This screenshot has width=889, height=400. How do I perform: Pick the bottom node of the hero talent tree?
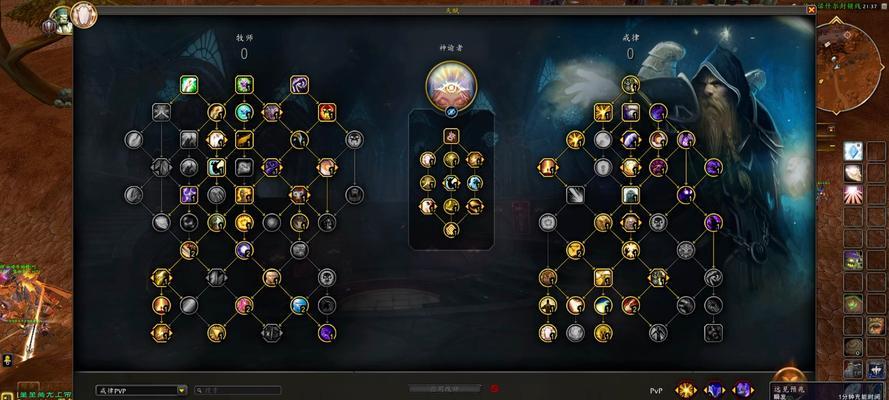pos(450,231)
